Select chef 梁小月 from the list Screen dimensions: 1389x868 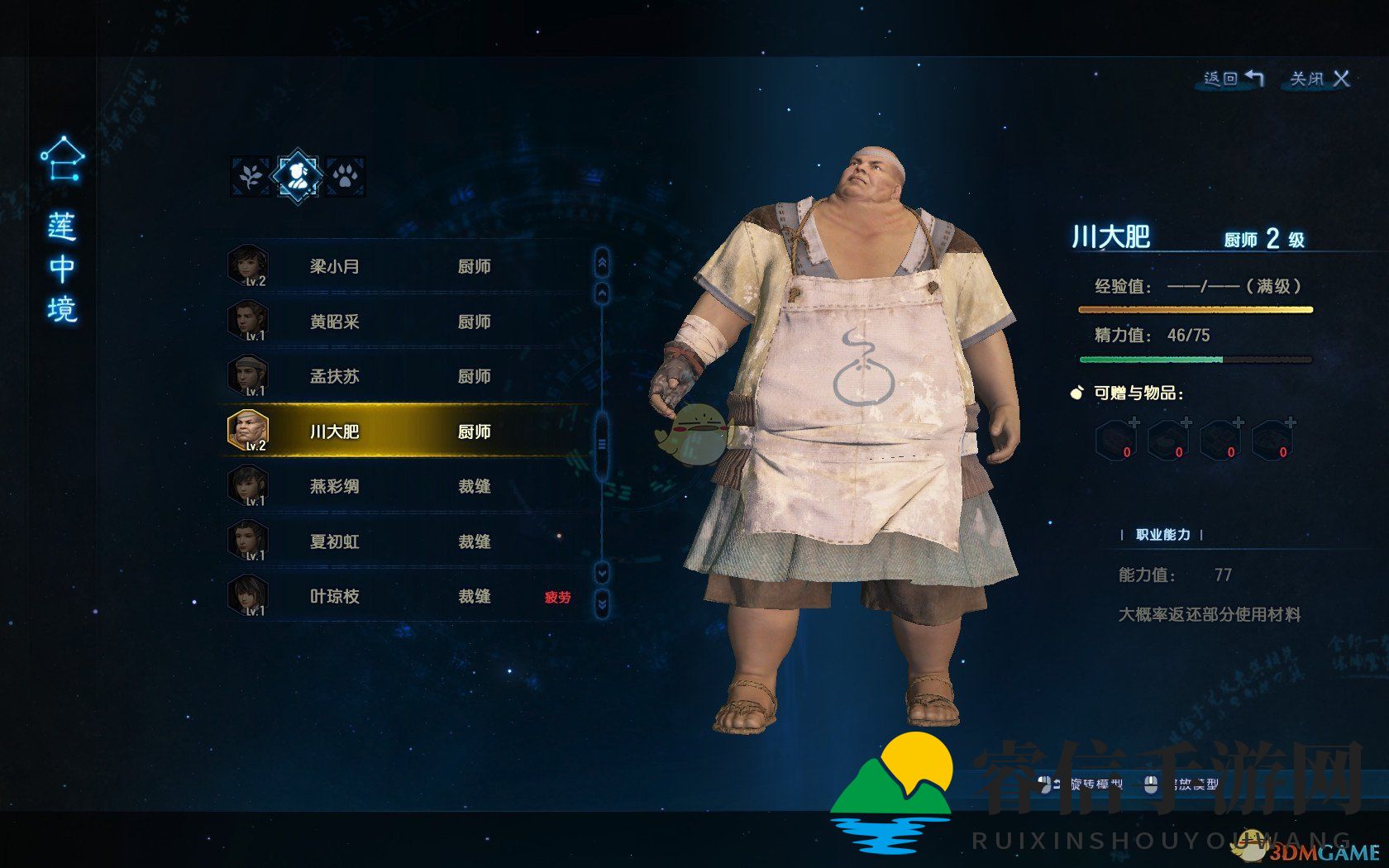tap(405, 266)
